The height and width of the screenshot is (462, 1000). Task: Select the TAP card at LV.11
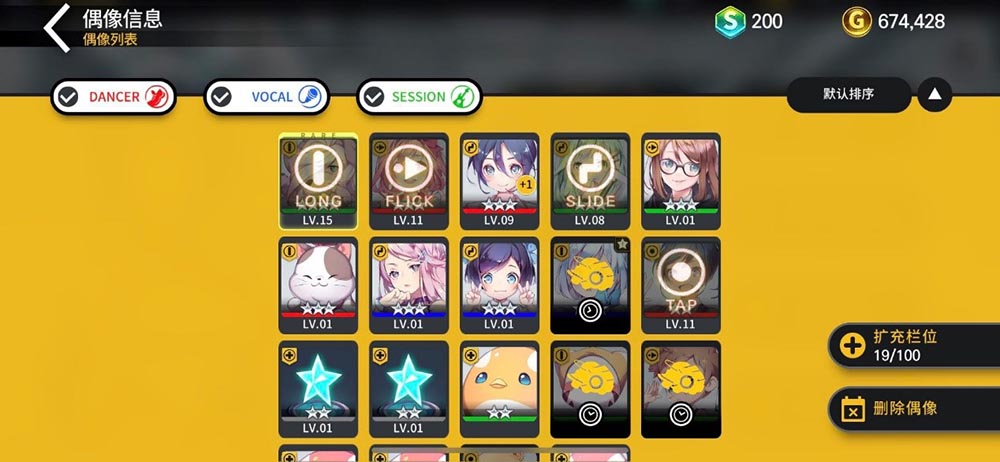coord(681,285)
